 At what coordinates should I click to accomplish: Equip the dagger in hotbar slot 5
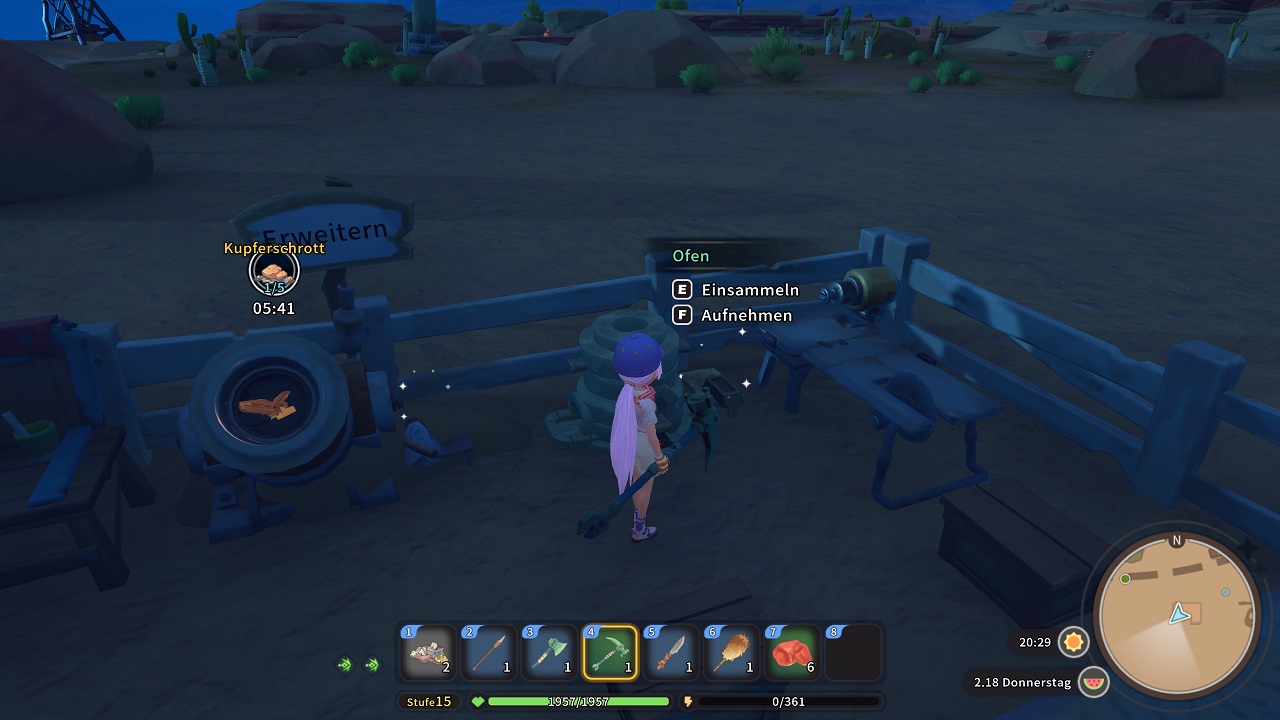click(669, 653)
